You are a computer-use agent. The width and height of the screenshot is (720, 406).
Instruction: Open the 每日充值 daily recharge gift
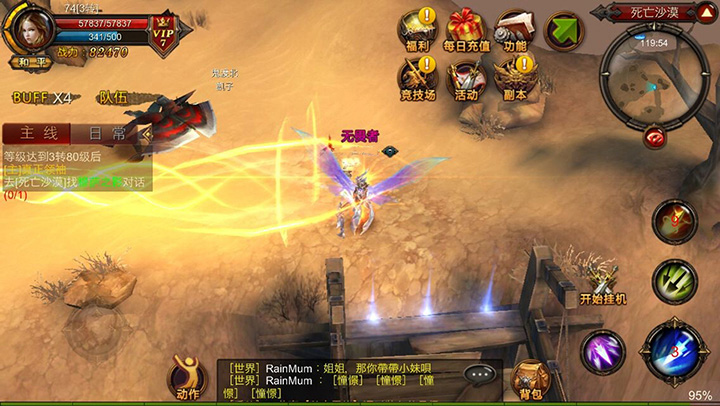click(466, 28)
